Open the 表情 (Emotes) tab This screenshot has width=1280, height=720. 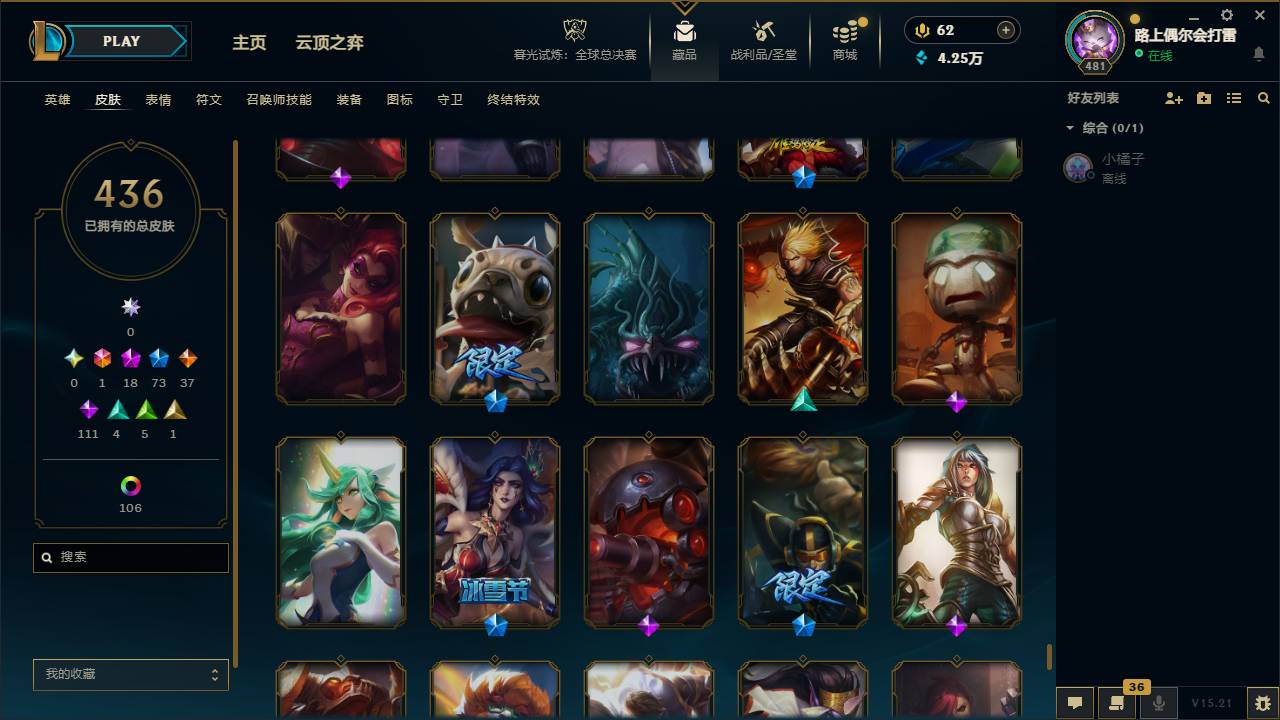(159, 100)
